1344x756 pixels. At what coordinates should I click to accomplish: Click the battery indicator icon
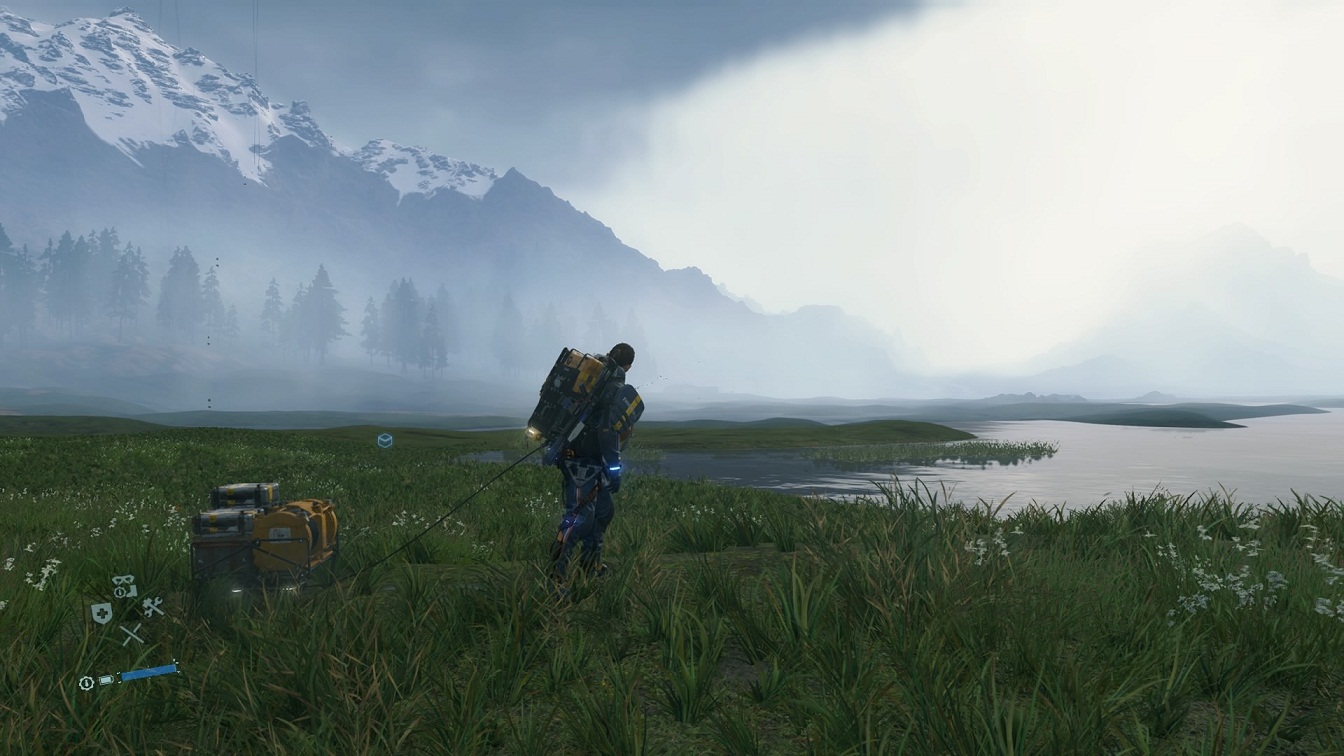coord(105,679)
